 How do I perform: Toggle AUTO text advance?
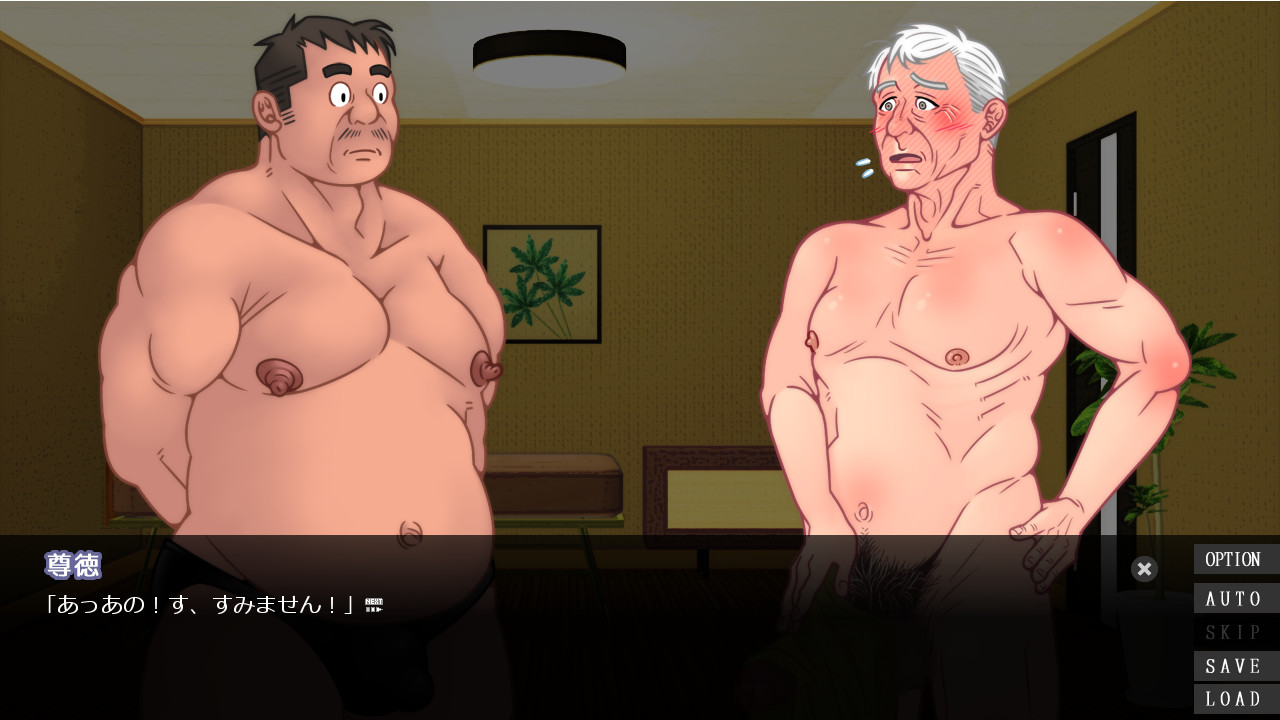[x=1234, y=599]
